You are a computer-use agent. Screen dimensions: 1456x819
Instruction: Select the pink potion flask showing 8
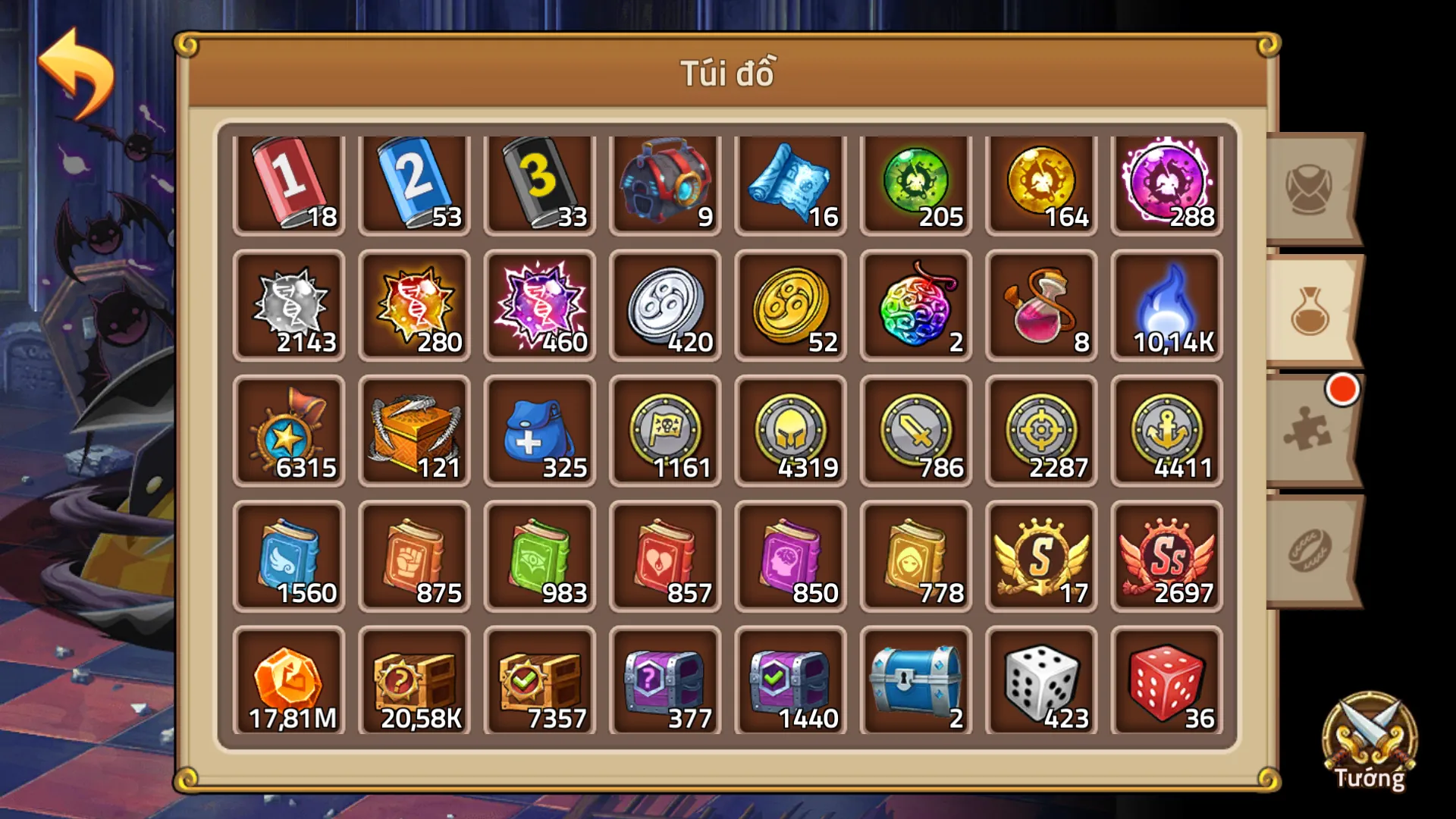tap(1040, 308)
